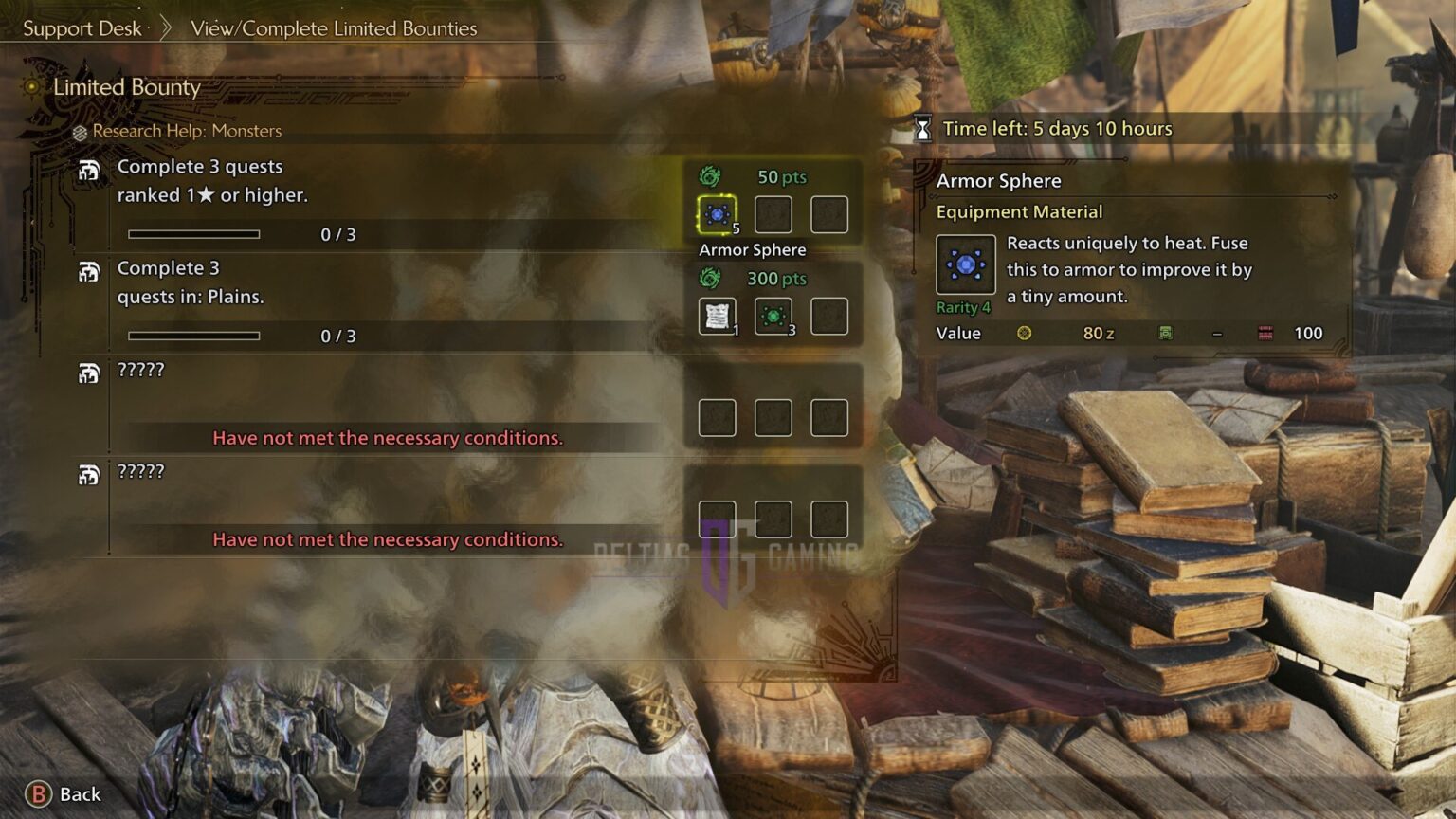Open the Support Desk breadcrumb
The height and width of the screenshot is (819, 1456).
pyautogui.click(x=81, y=28)
